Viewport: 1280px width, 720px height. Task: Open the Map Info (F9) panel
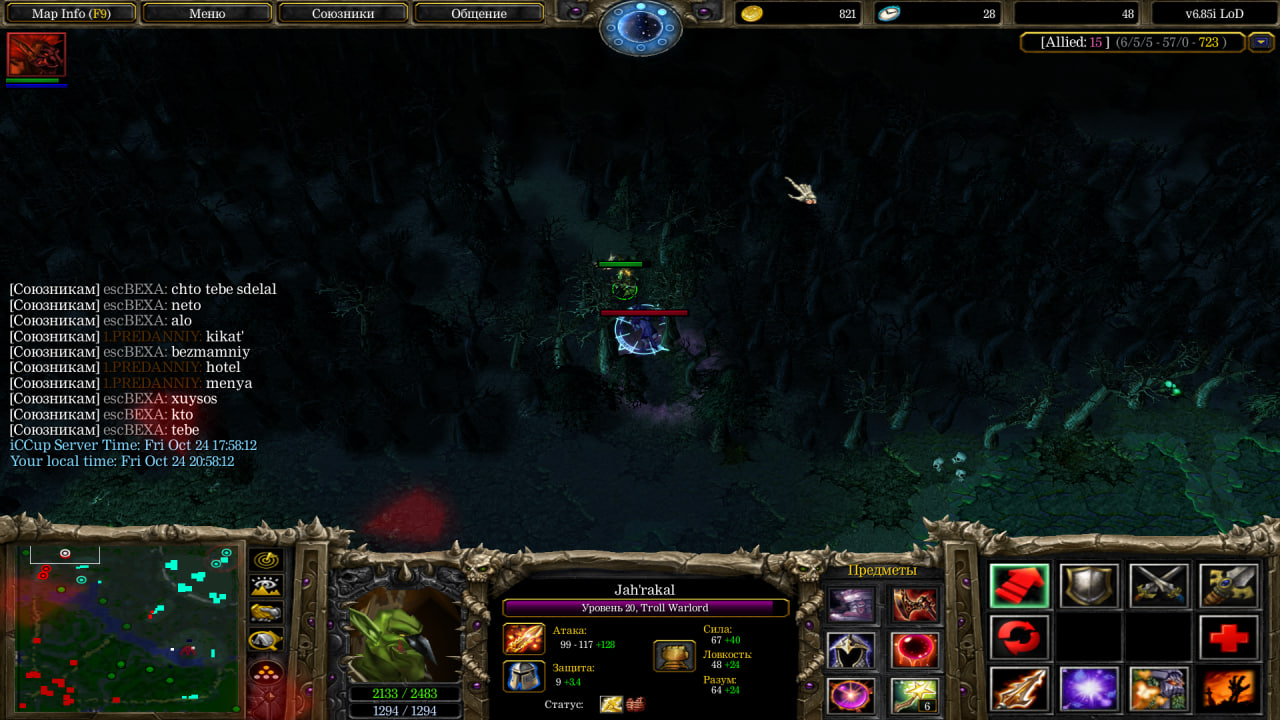(71, 14)
